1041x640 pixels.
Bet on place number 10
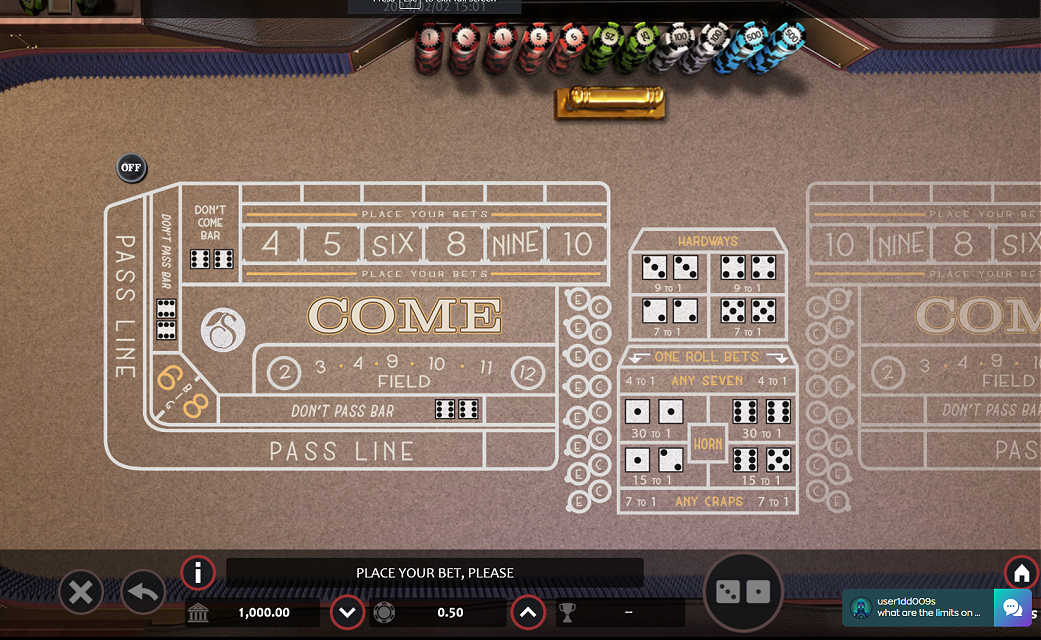577,243
